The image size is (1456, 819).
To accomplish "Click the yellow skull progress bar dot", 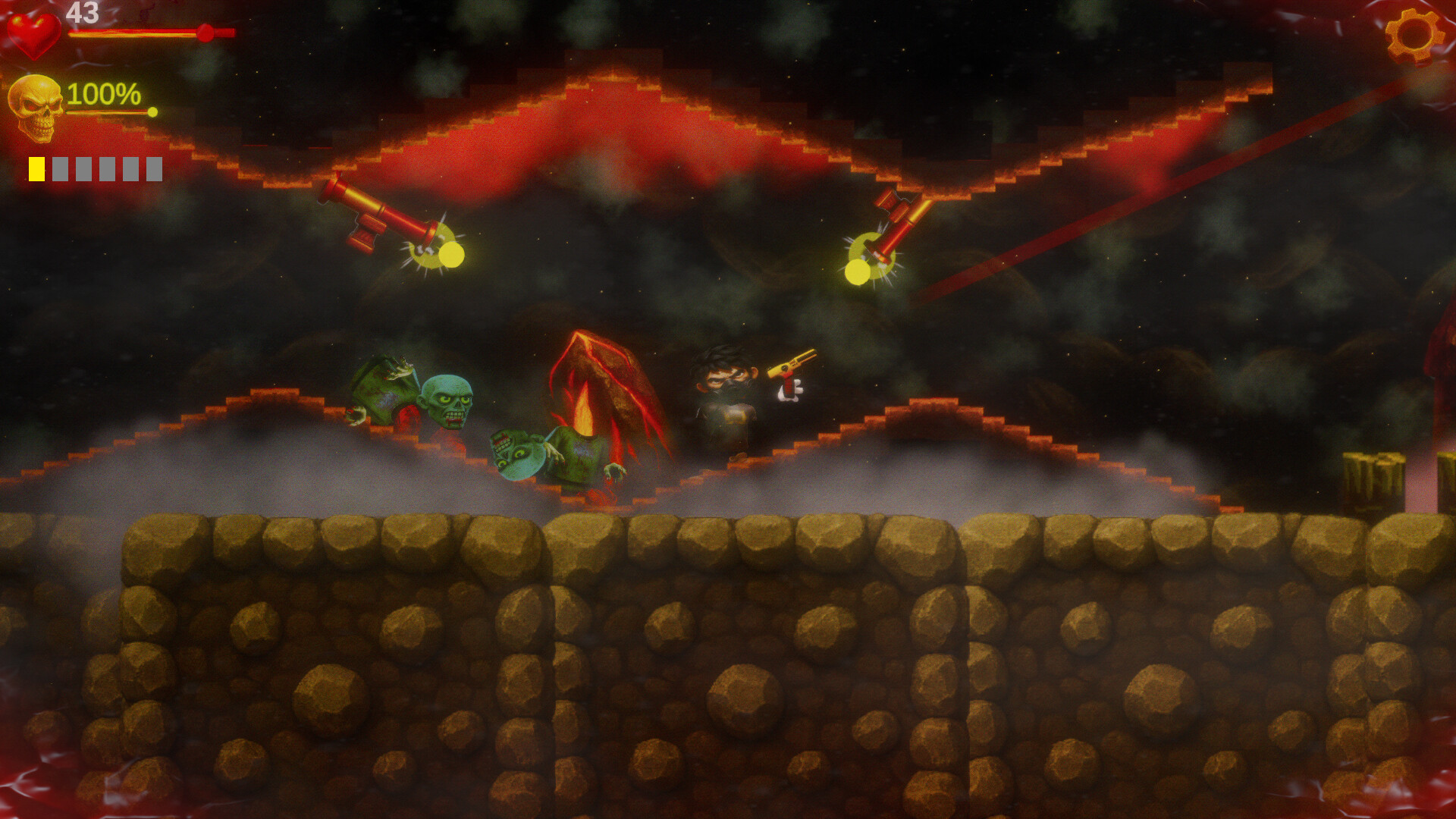I will 153,111.
